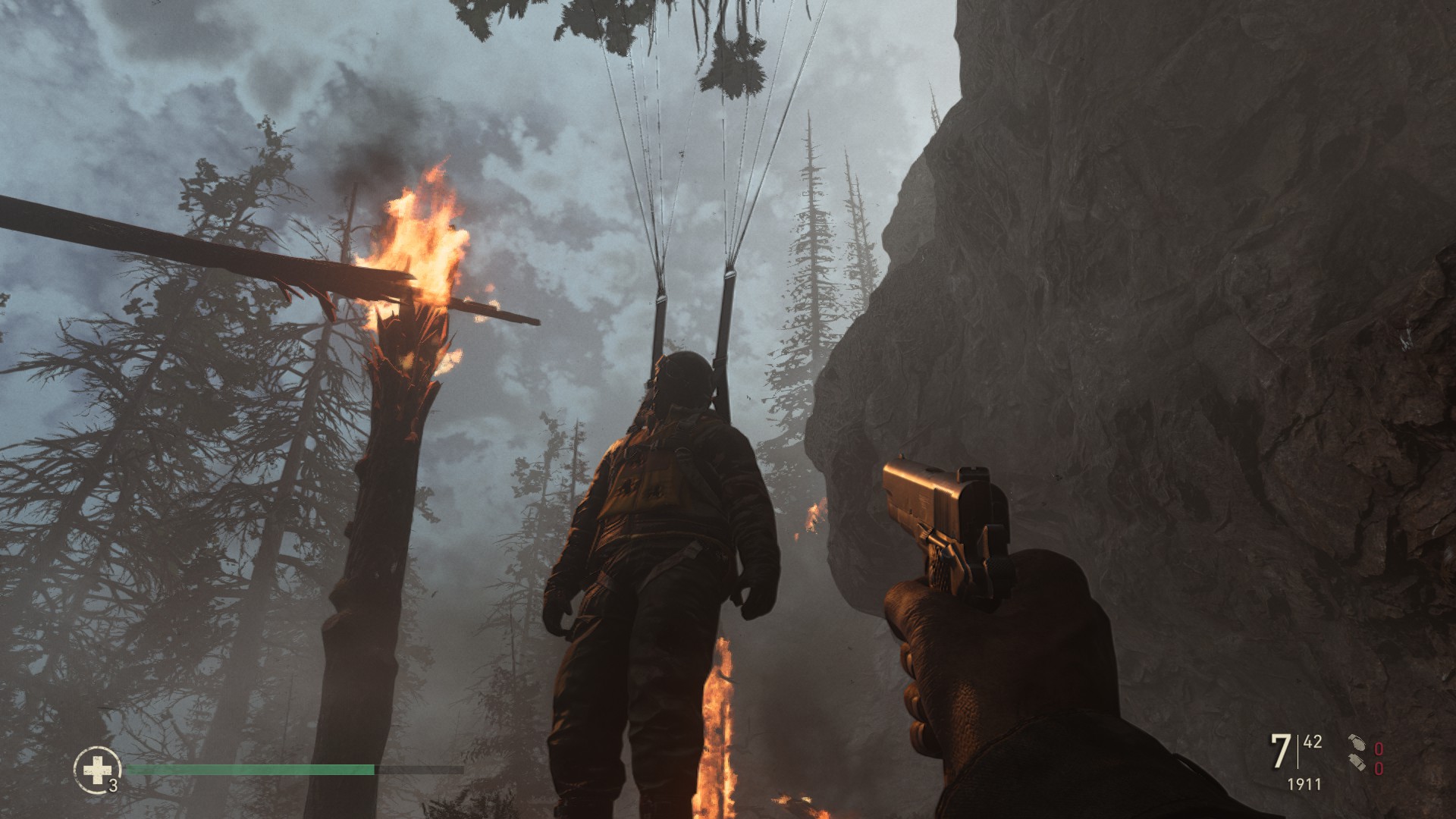The image size is (1456, 819).
Task: Select the smoke grenade icon
Action: pos(1357,763)
